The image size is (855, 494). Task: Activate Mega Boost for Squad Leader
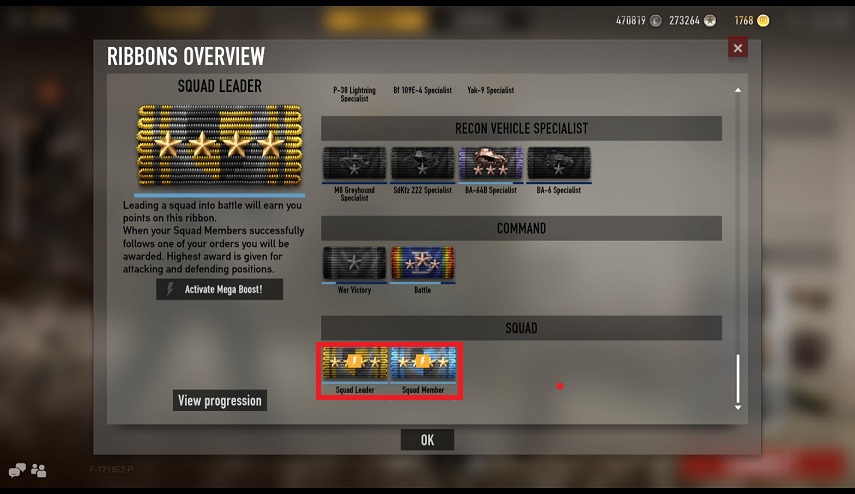[220, 289]
